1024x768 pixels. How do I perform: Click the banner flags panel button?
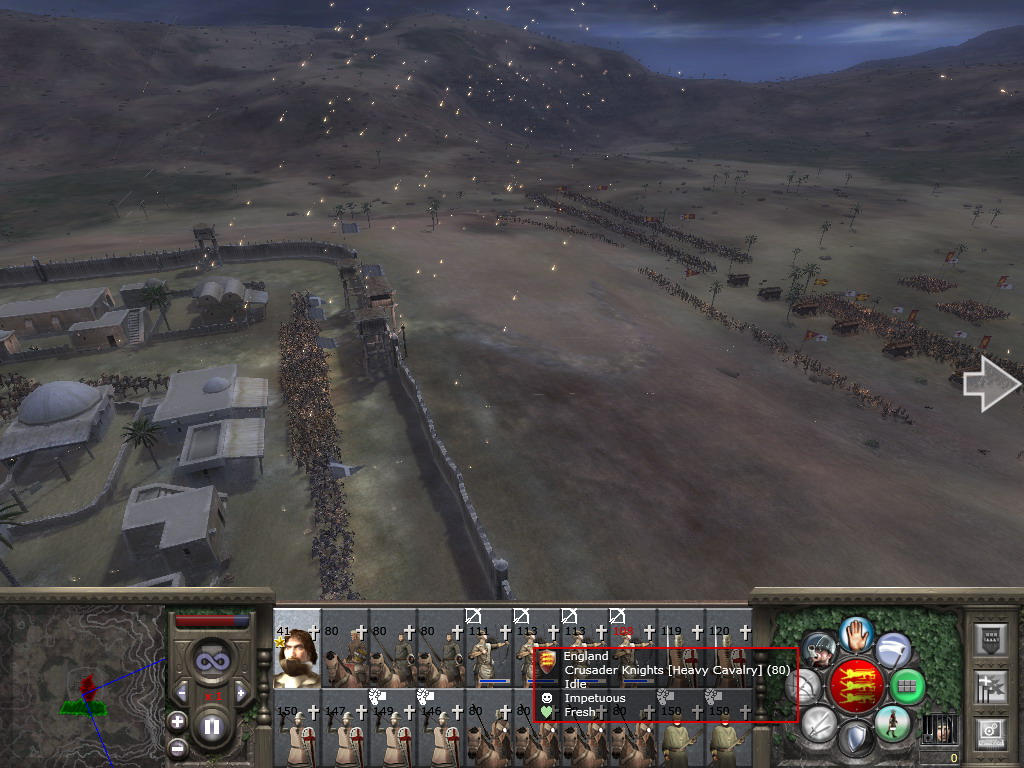pos(989,687)
